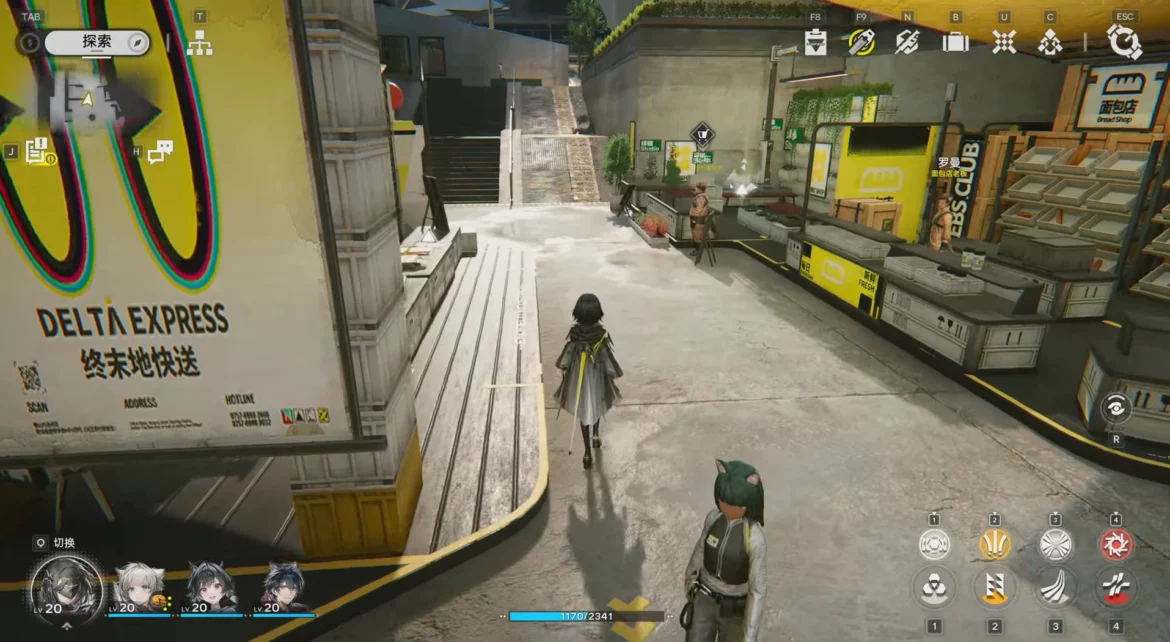Image resolution: width=1170 pixels, height=642 pixels.
Task: Toggle the eye-shaped view button
Action: coord(1115,407)
